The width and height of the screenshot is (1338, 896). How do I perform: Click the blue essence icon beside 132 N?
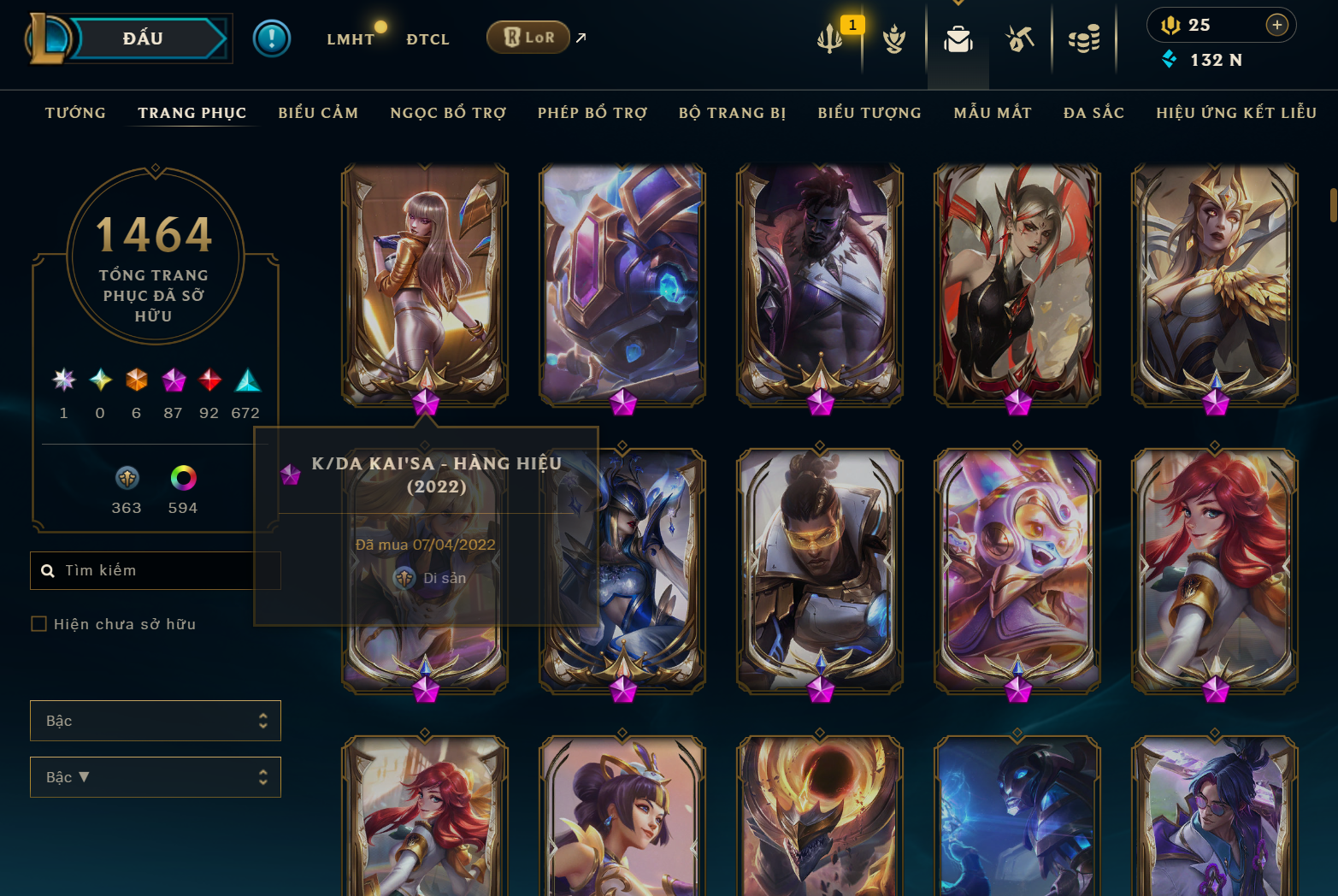coord(1170,60)
